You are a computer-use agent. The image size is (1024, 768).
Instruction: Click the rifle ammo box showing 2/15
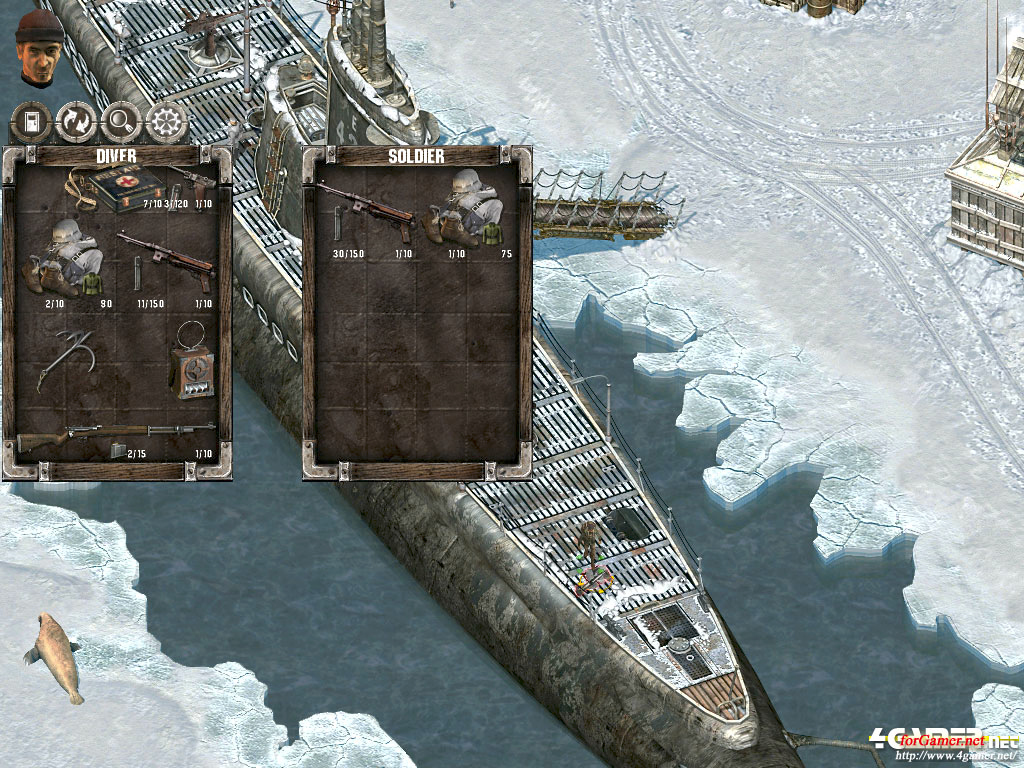[x=119, y=451]
